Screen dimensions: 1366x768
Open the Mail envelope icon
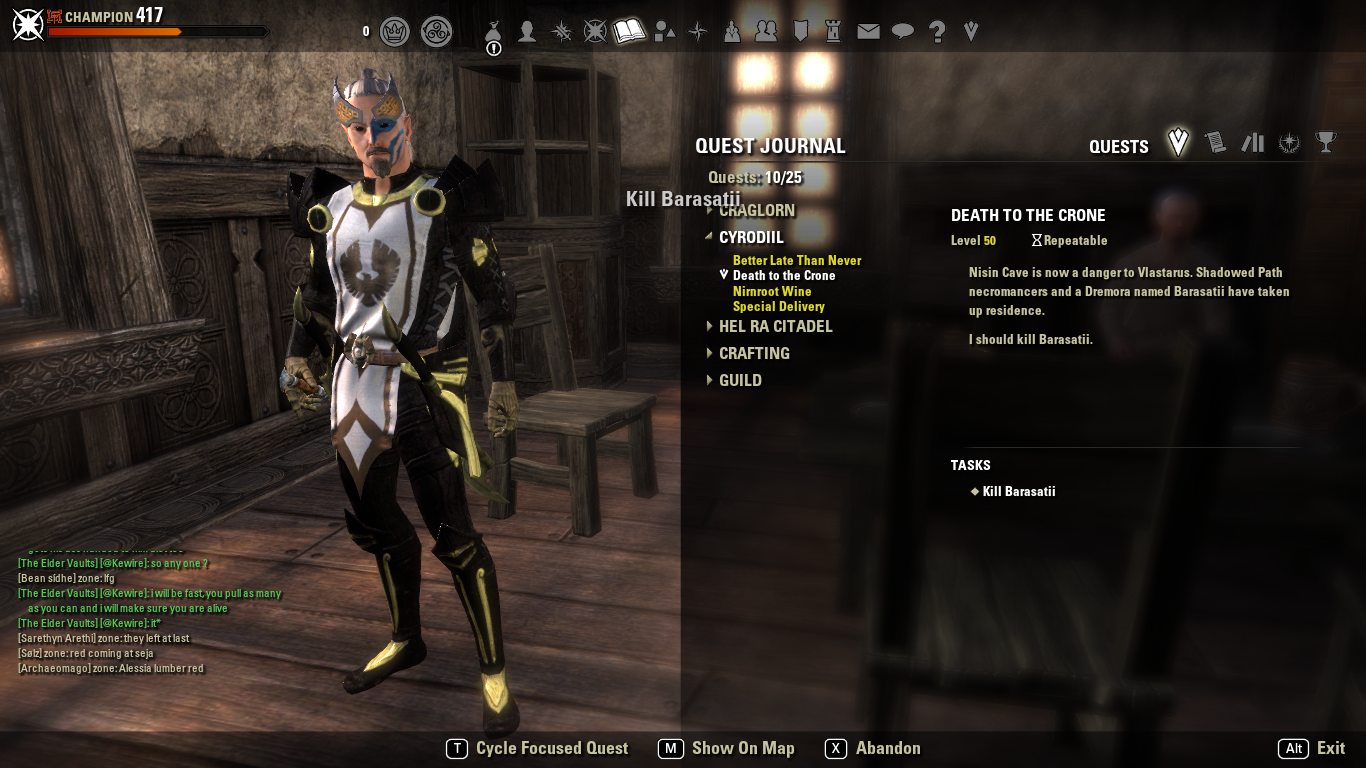pyautogui.click(x=869, y=31)
